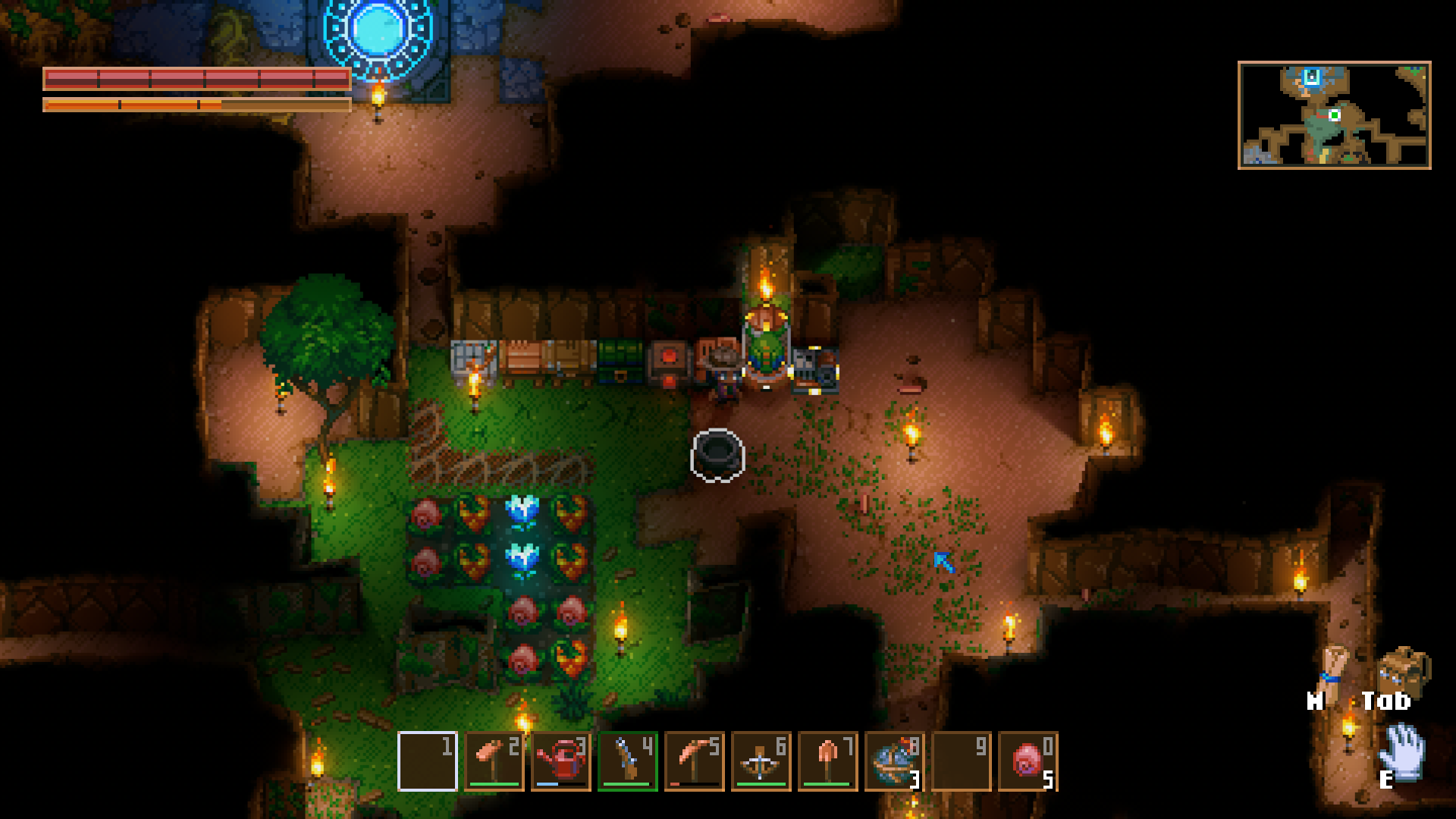1456x819 pixels.
Task: Select the pink slime item in slot 0
Action: (x=1028, y=762)
